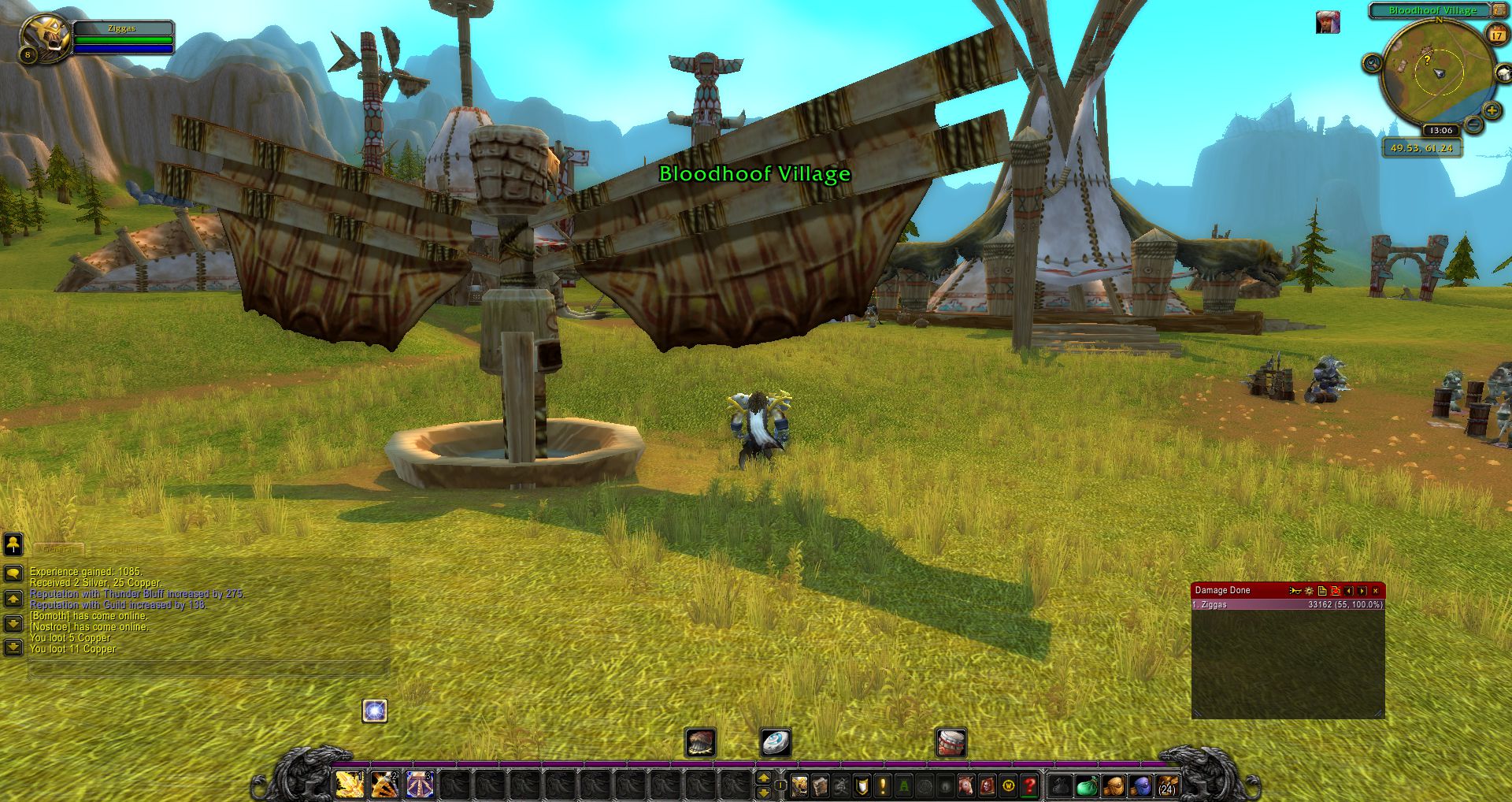This screenshot has height=802, width=1512.
Task: Cast the third action bar spell
Action: pyautogui.click(x=419, y=785)
